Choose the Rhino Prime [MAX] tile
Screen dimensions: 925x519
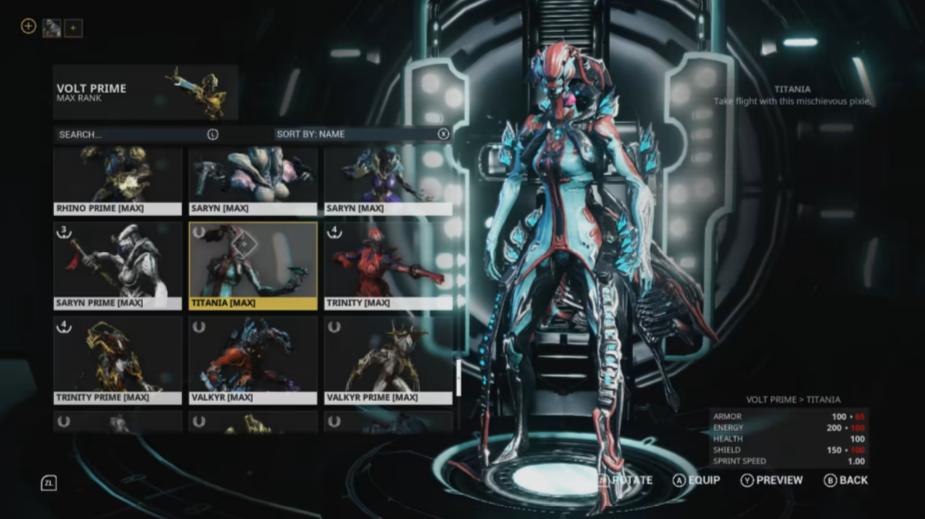tap(118, 180)
